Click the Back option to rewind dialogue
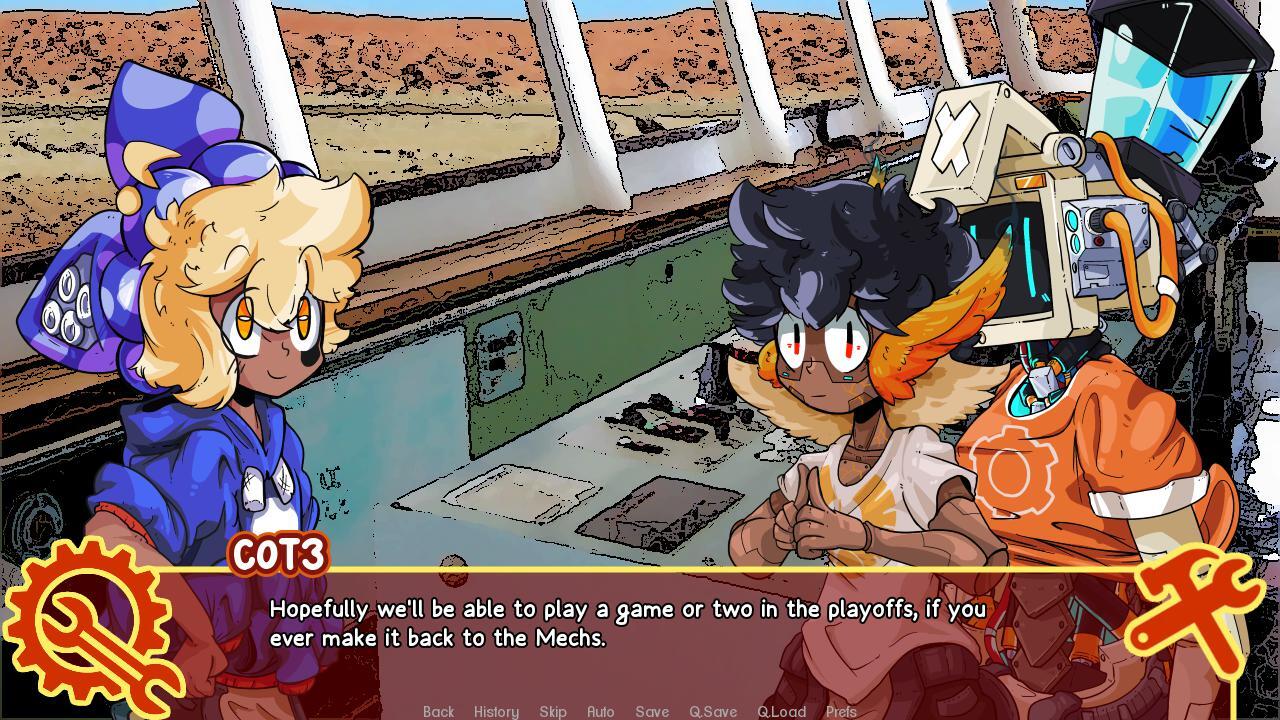 pyautogui.click(x=439, y=711)
